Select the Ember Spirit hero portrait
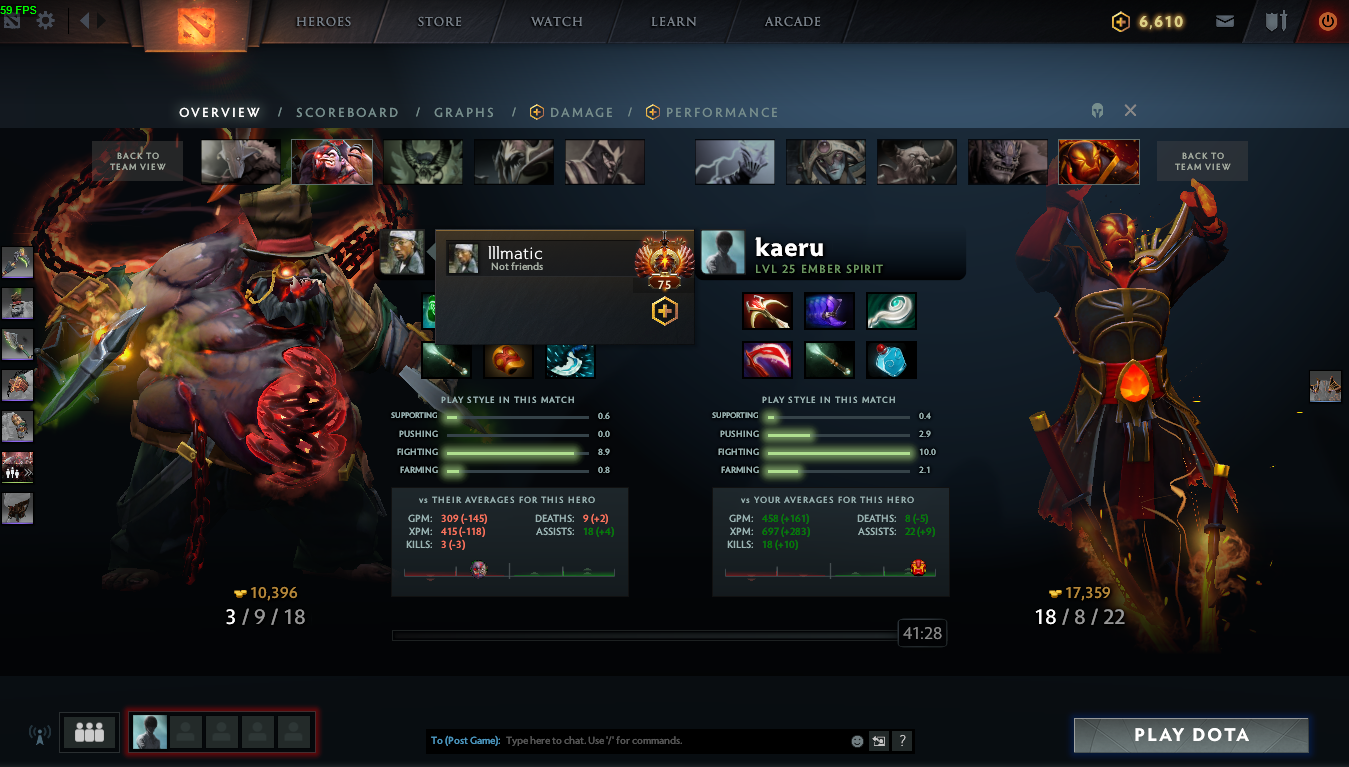The width and height of the screenshot is (1349, 767). coord(1098,162)
